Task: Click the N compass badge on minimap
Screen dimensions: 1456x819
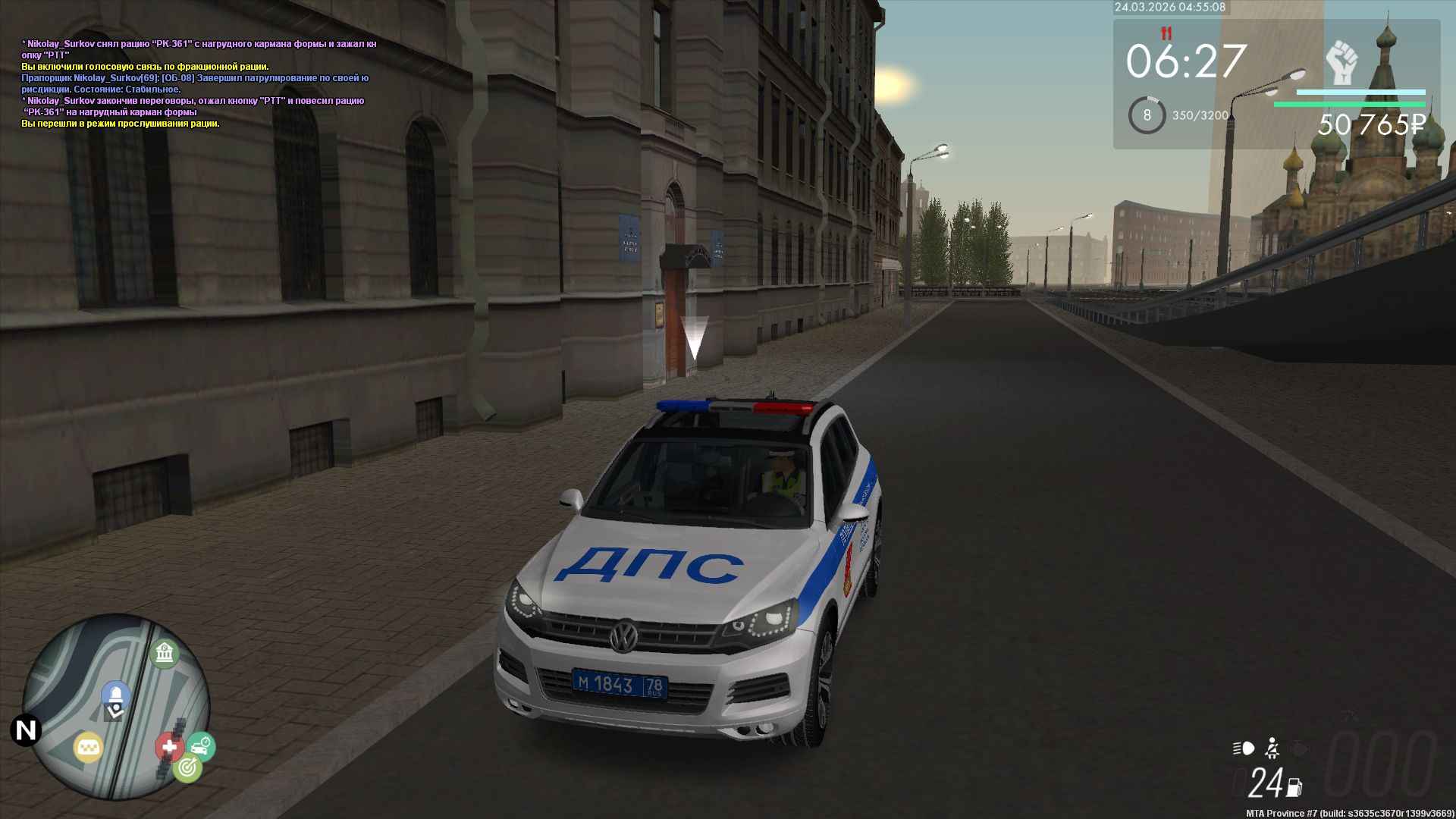Action: point(26,730)
